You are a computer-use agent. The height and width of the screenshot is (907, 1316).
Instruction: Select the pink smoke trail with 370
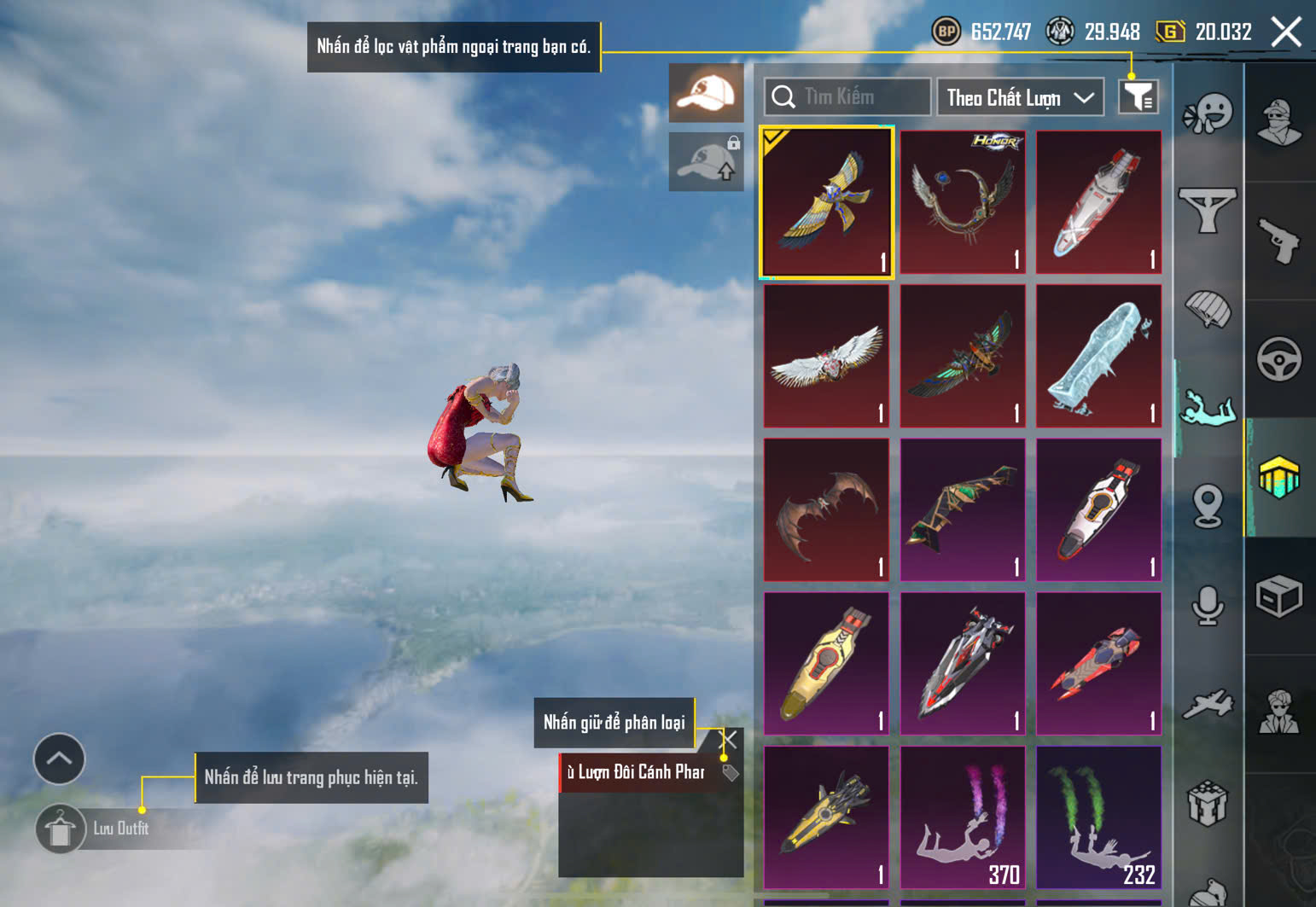[963, 817]
